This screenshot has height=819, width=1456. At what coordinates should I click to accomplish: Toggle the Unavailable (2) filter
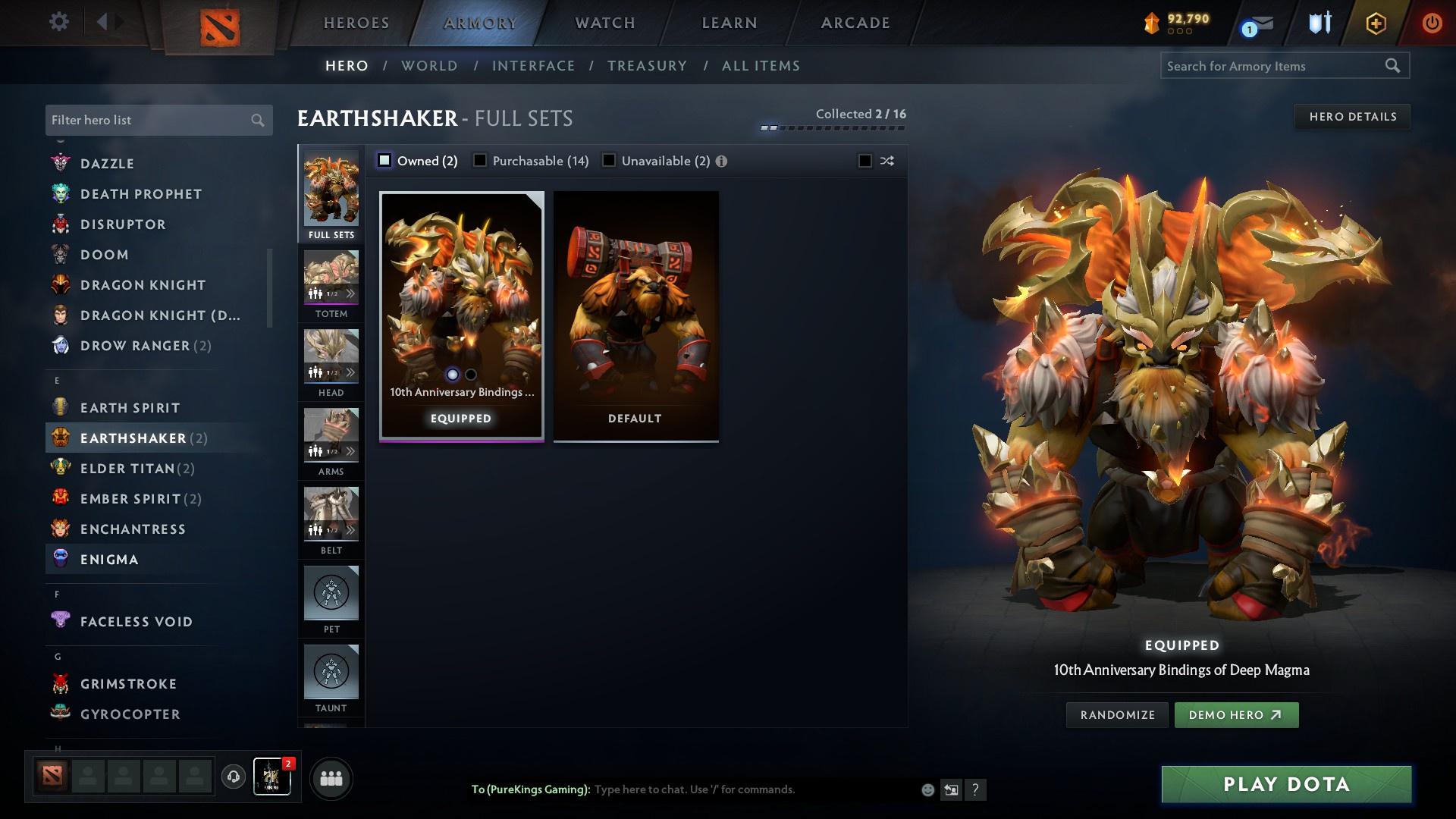[x=608, y=160]
